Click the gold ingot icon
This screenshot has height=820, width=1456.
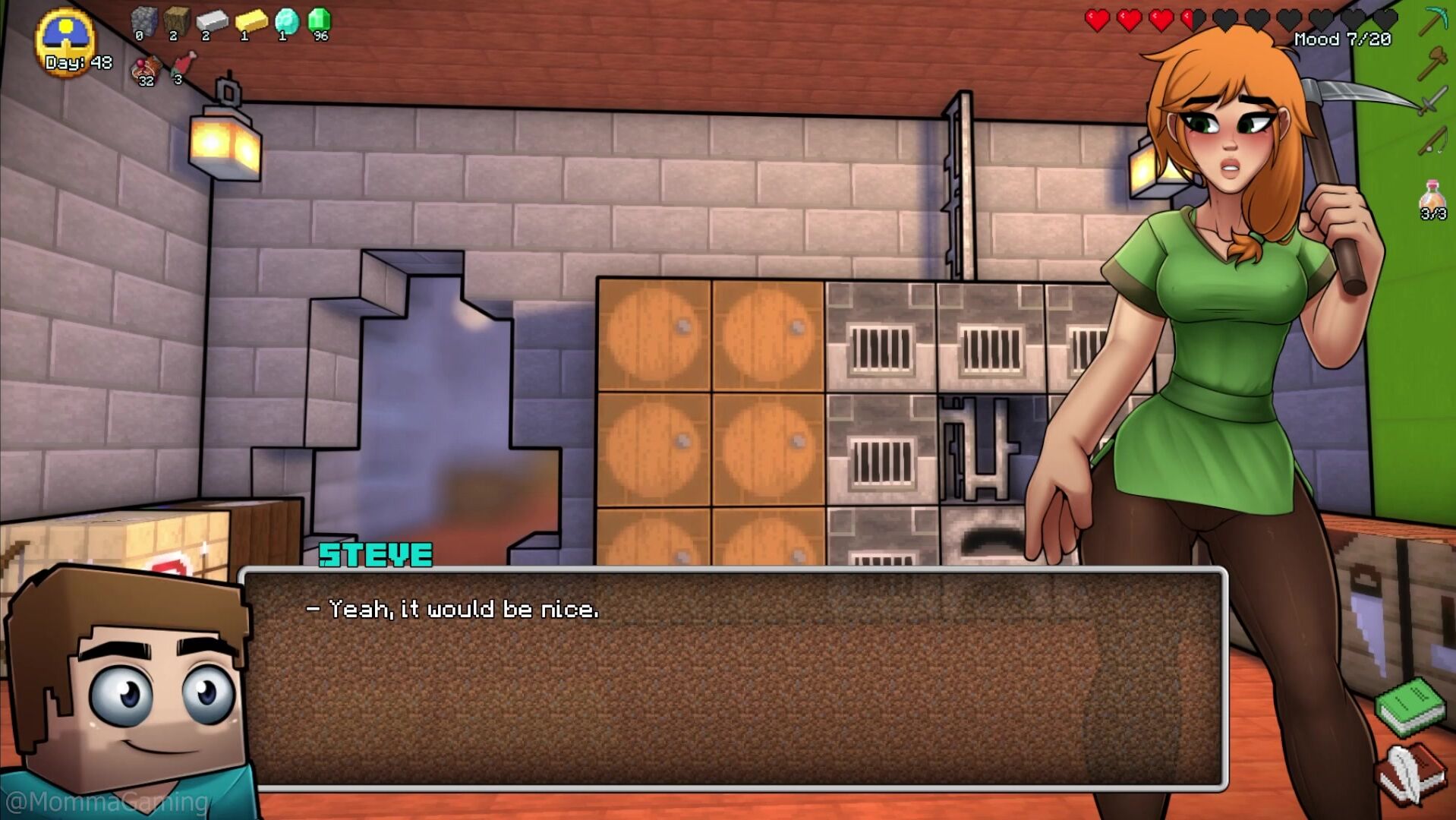click(x=251, y=21)
